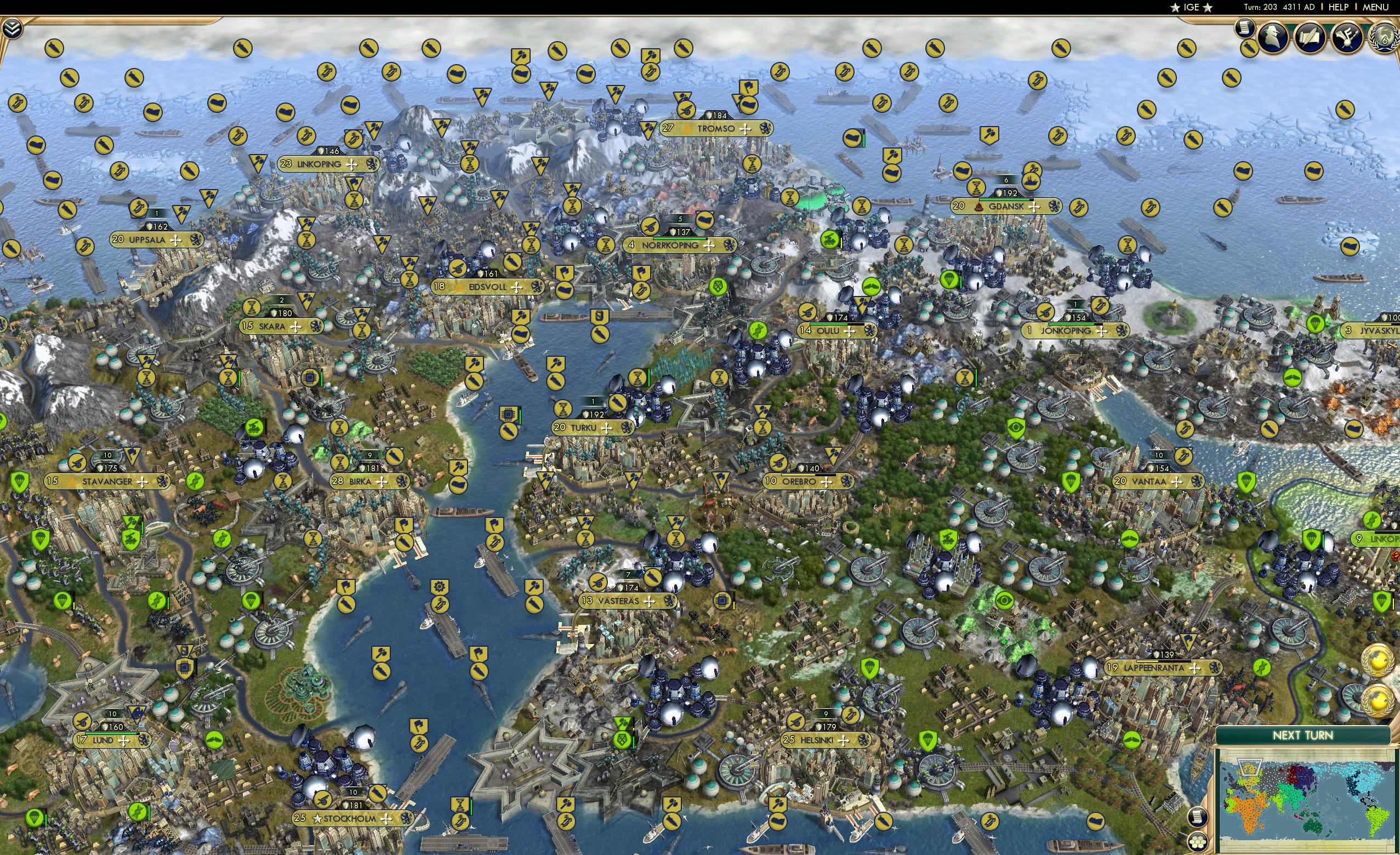The width and height of the screenshot is (1400, 855).
Task: Open HELP from the top bar
Action: click(1339, 7)
